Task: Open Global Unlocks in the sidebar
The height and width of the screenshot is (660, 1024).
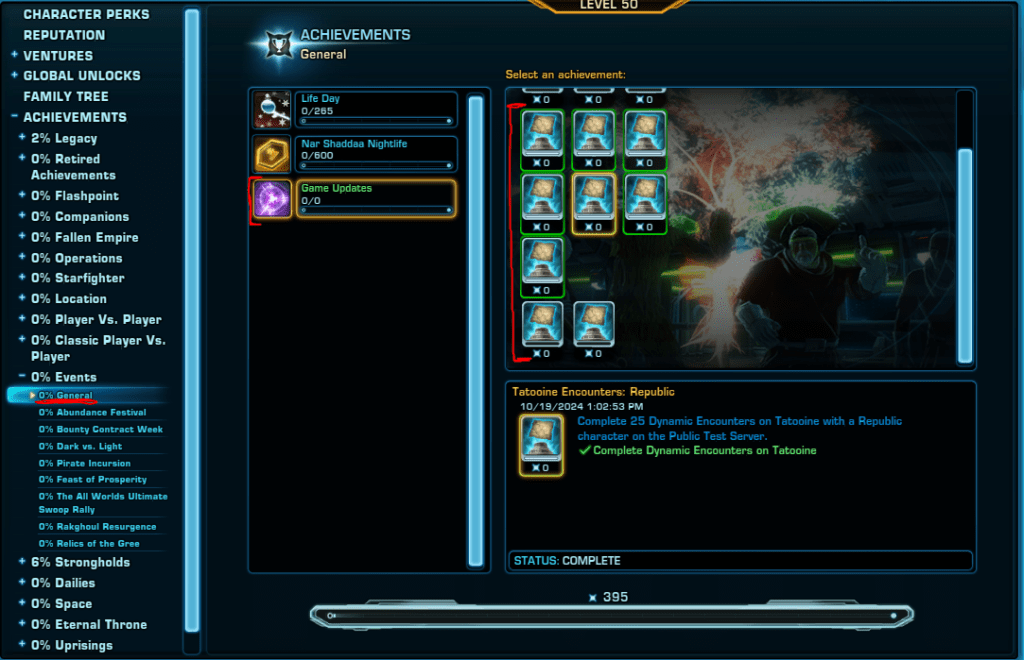Action: tap(82, 76)
